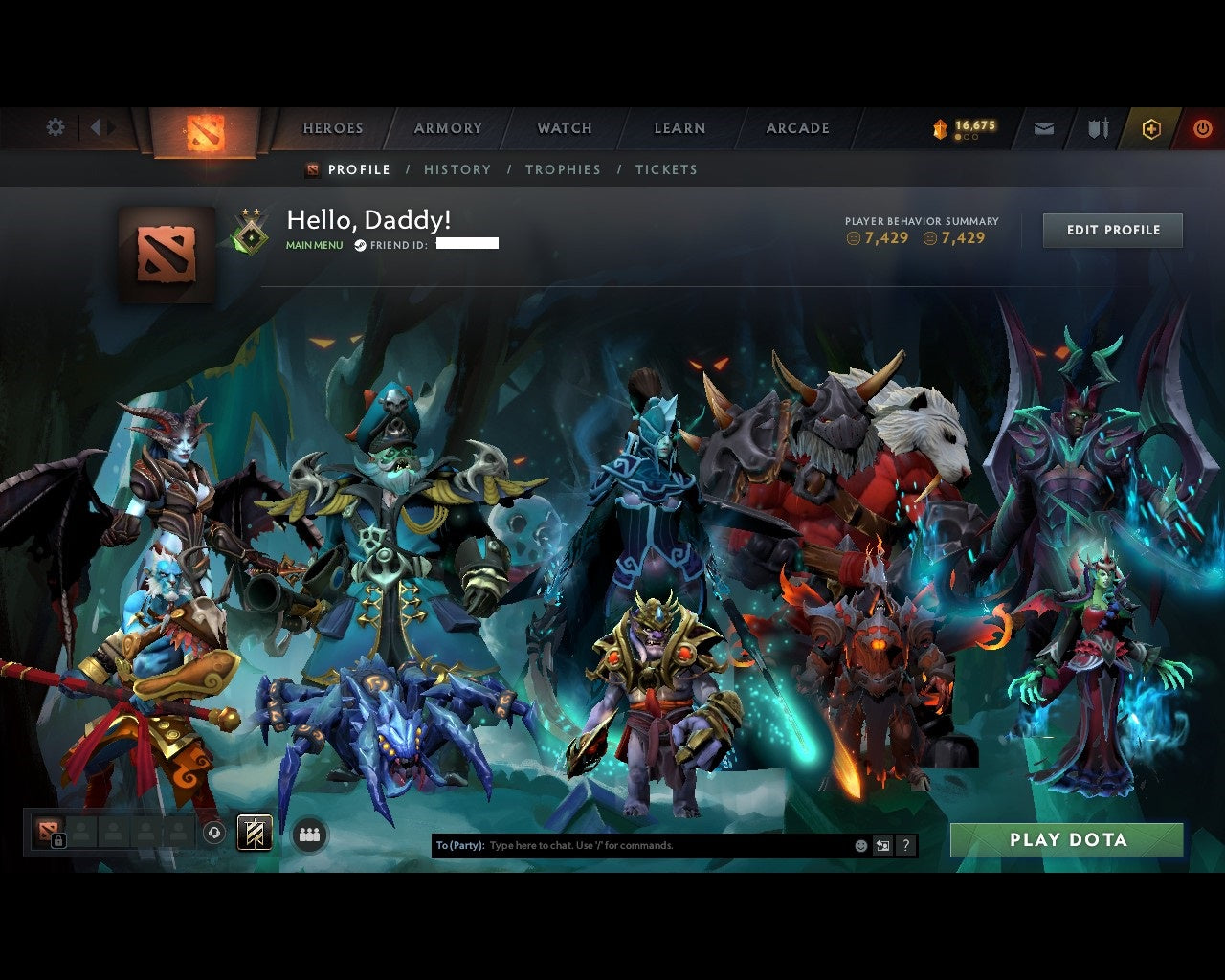Open the mail notifications icon
The image size is (1225, 980).
point(1043,126)
